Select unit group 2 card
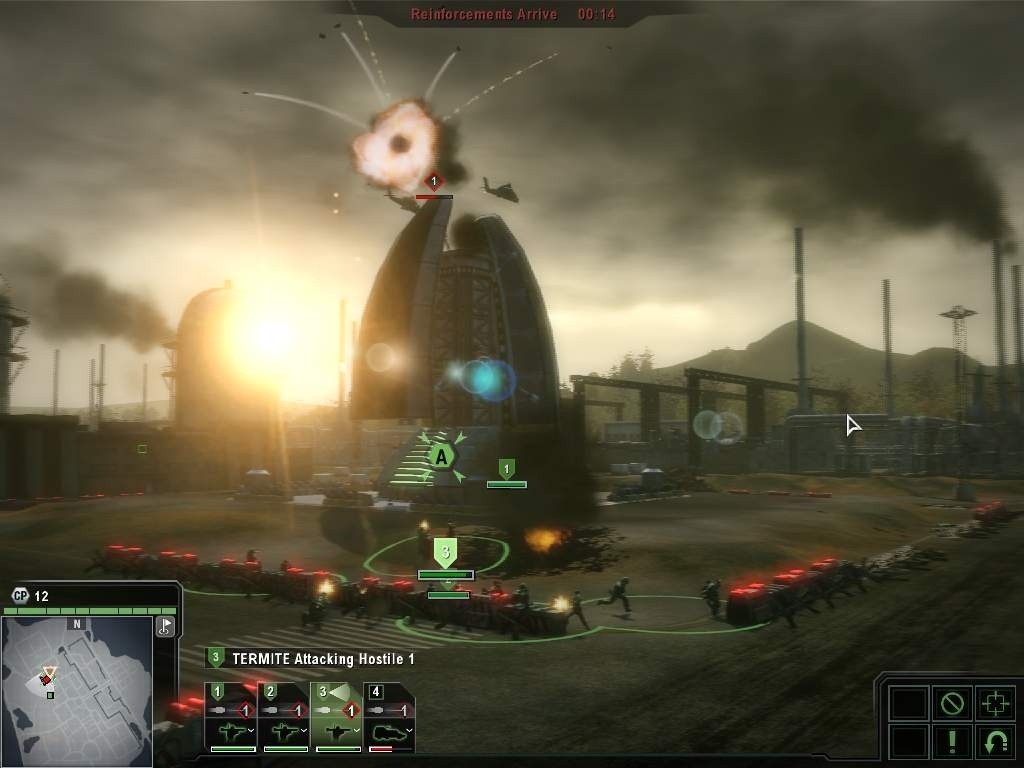The width and height of the screenshot is (1024, 768). click(x=284, y=717)
